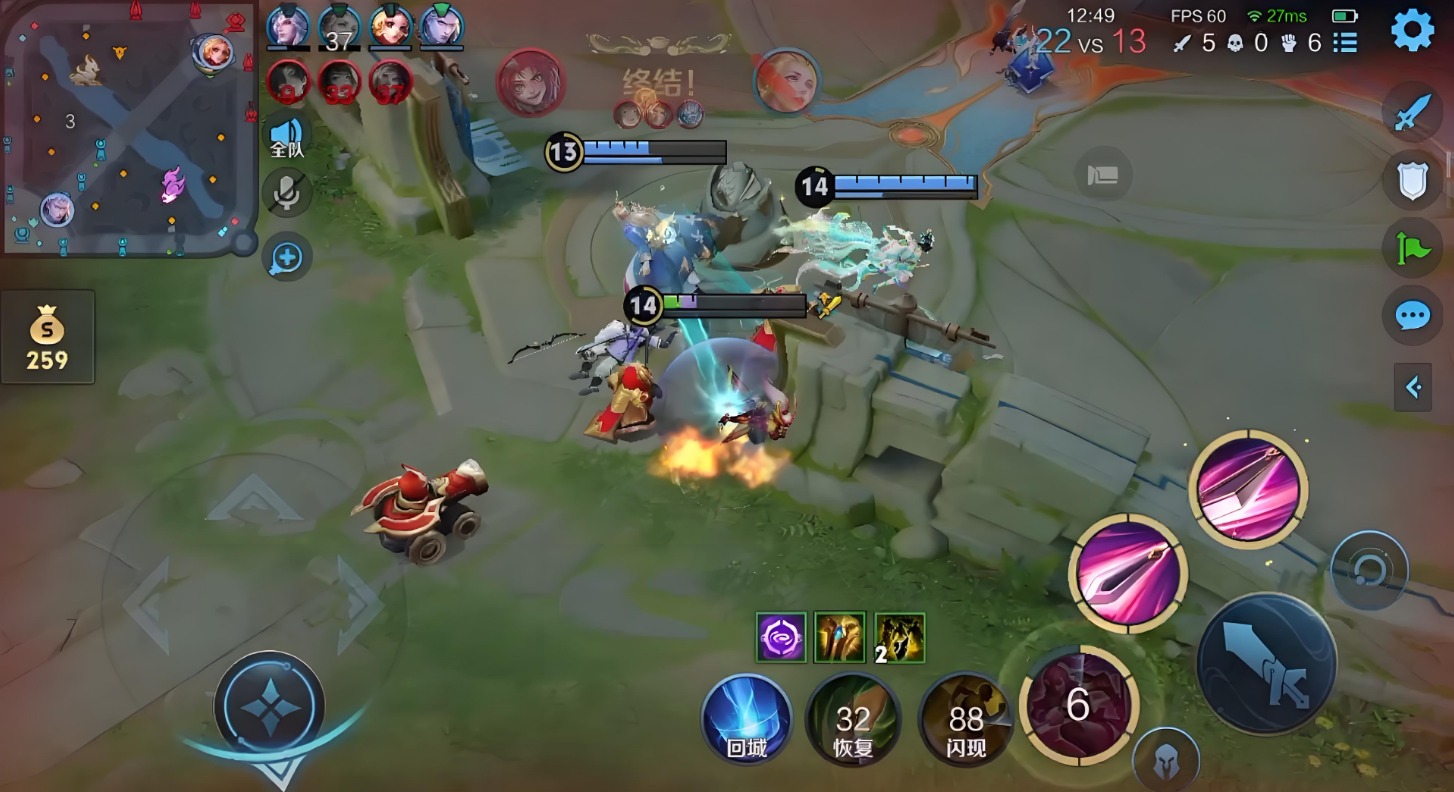Open the gold shop with 259 coins
This screenshot has width=1454, height=792.
(x=47, y=338)
